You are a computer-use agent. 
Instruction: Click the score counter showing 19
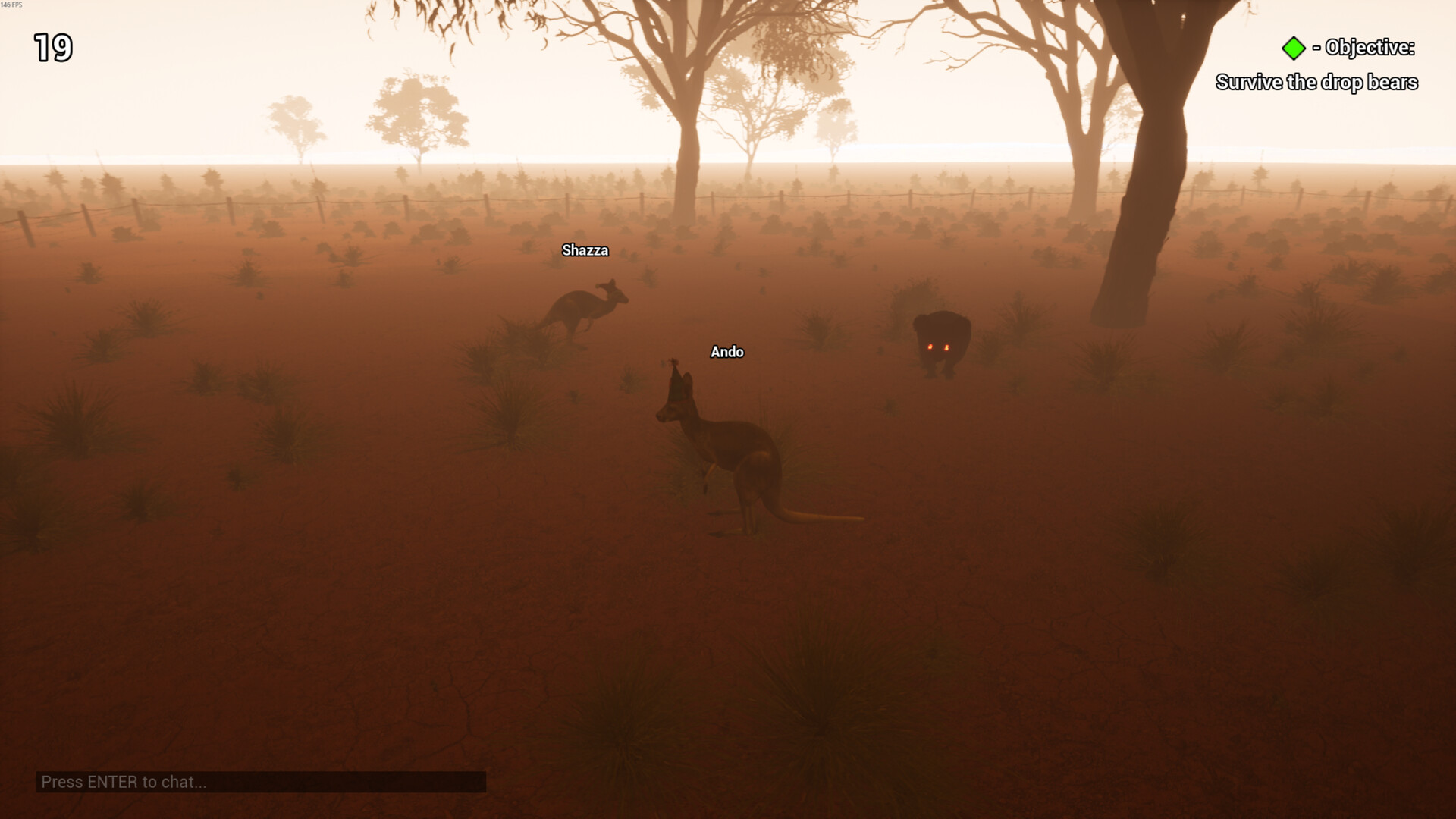(x=52, y=49)
